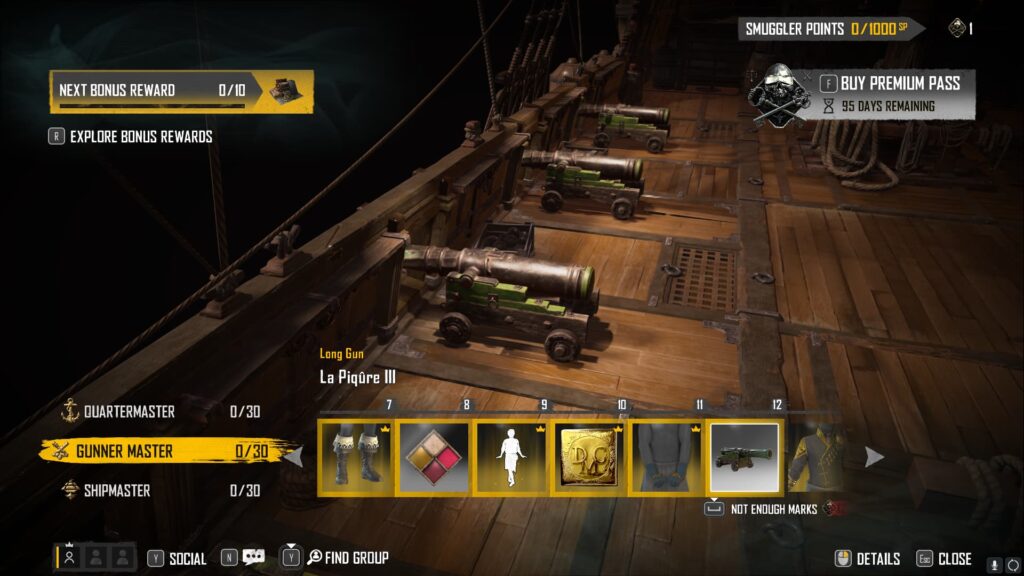The height and width of the screenshot is (576, 1024).
Task: Select the Quartermaster reward track
Action: click(130, 411)
